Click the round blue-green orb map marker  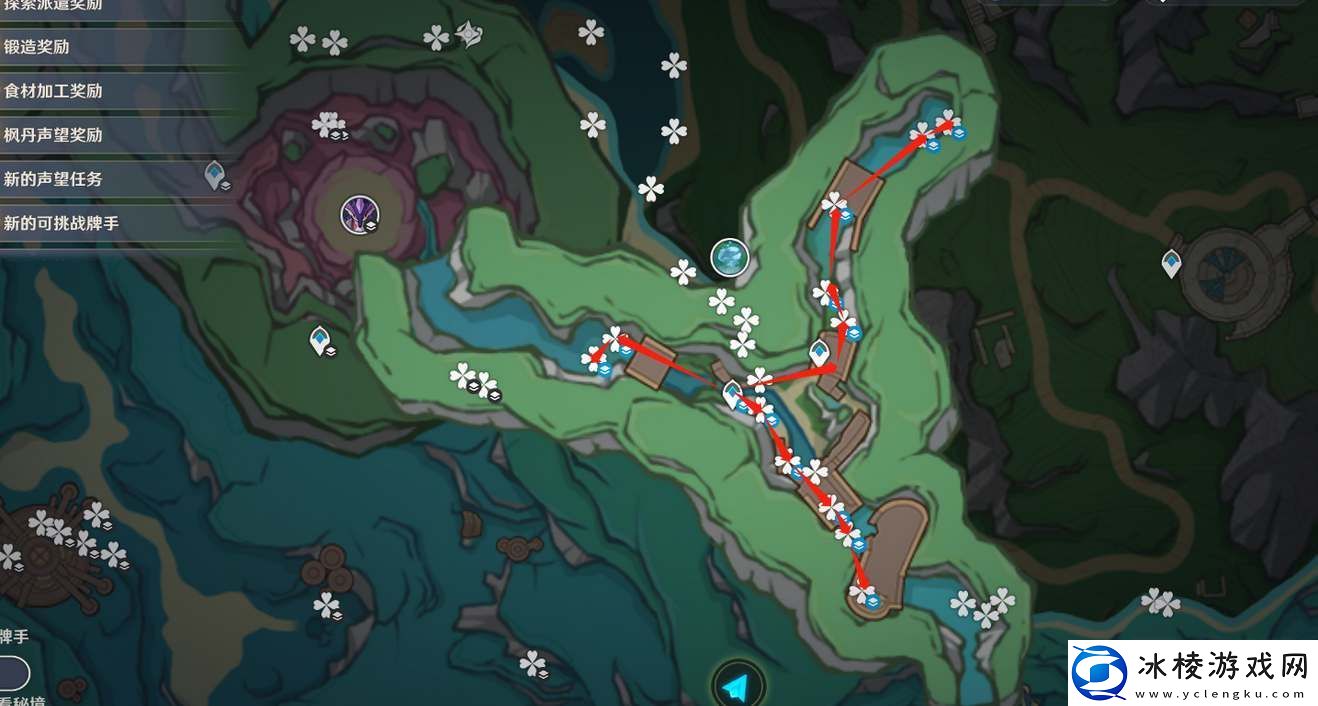(730, 257)
